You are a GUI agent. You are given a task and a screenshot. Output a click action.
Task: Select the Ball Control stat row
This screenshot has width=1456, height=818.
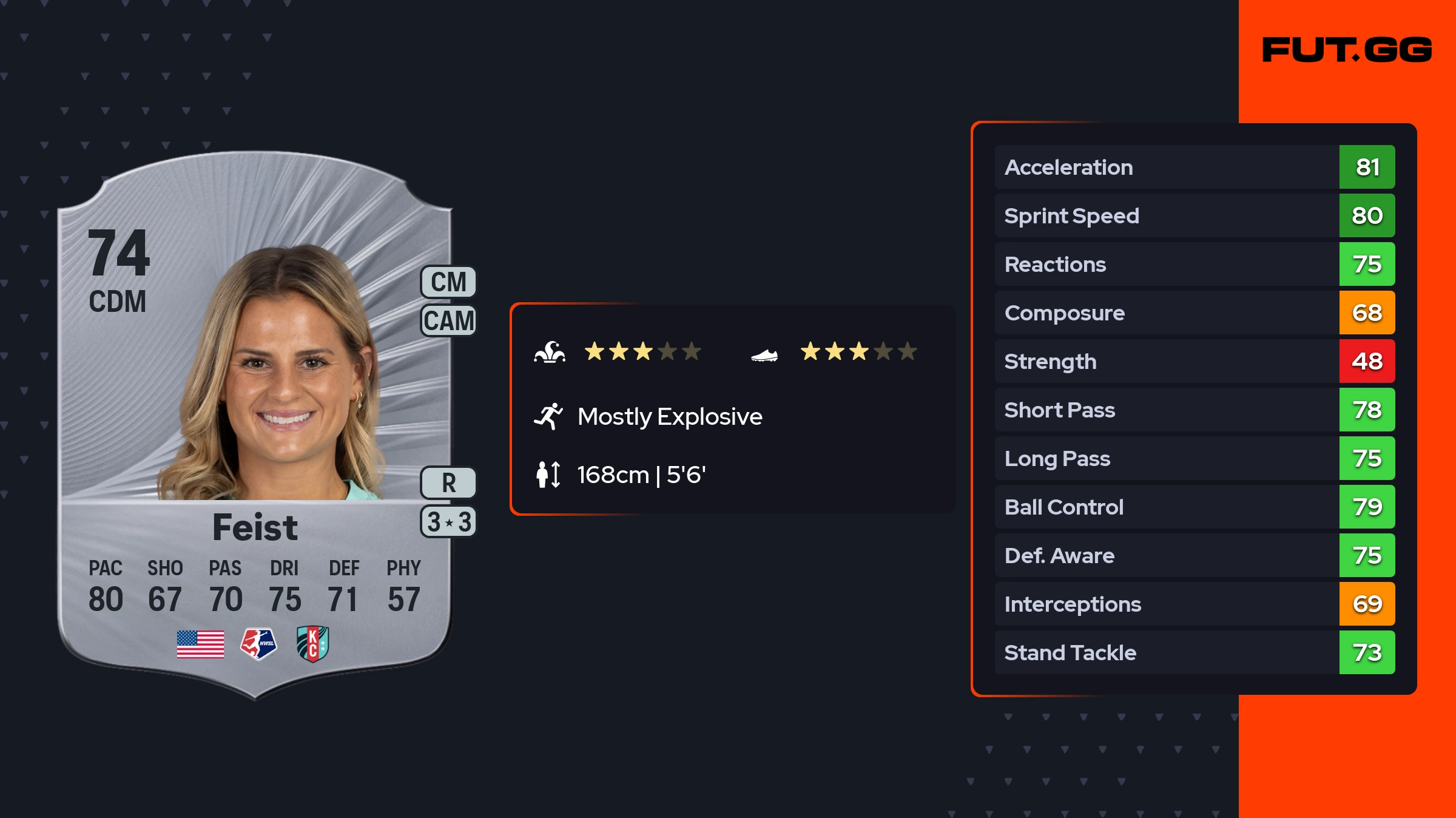[1195, 507]
